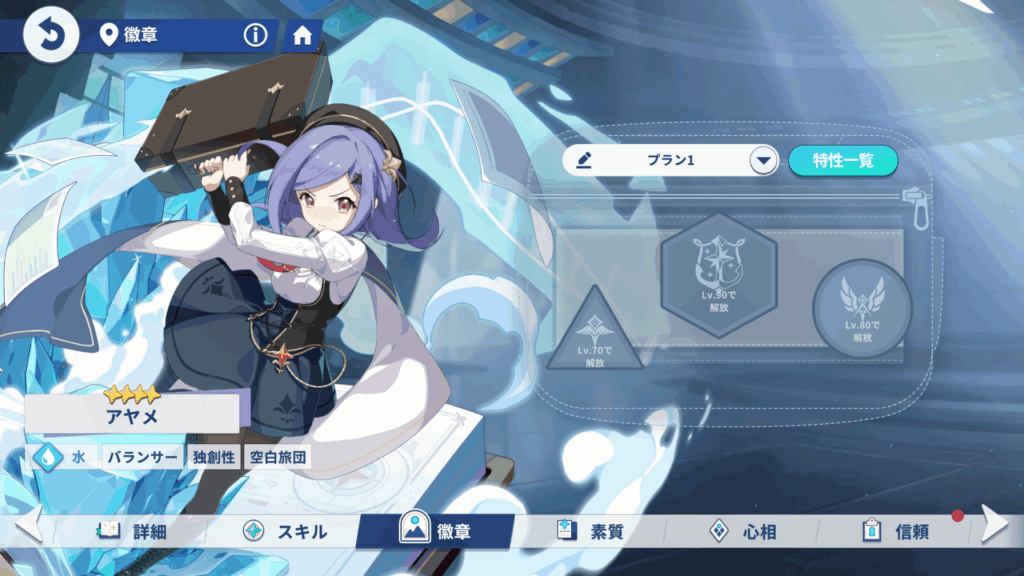Tap the 空白旅団 faction tag
Image resolution: width=1024 pixels, height=576 pixels.
[x=278, y=458]
